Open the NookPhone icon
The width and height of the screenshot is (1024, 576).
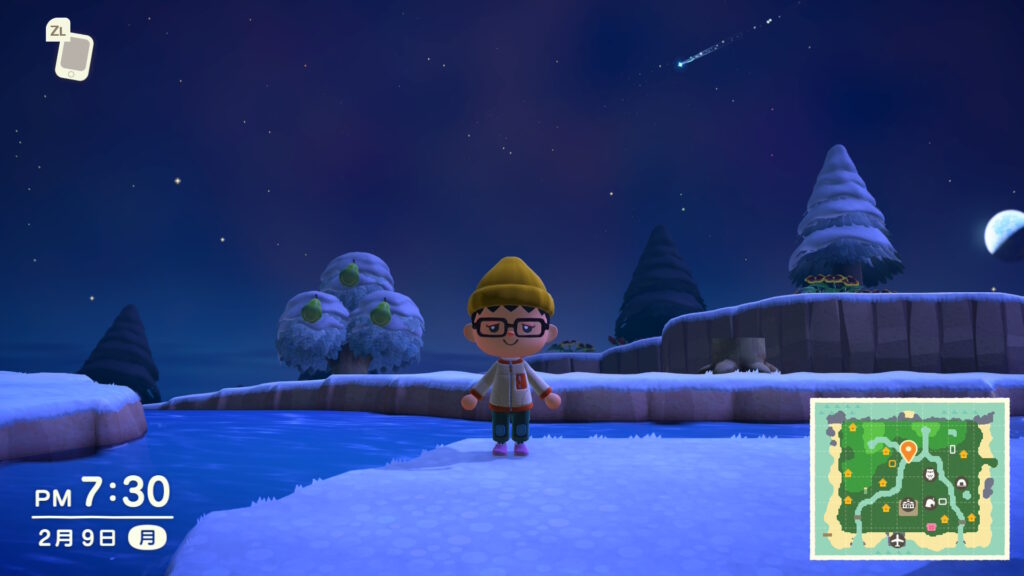(x=74, y=55)
